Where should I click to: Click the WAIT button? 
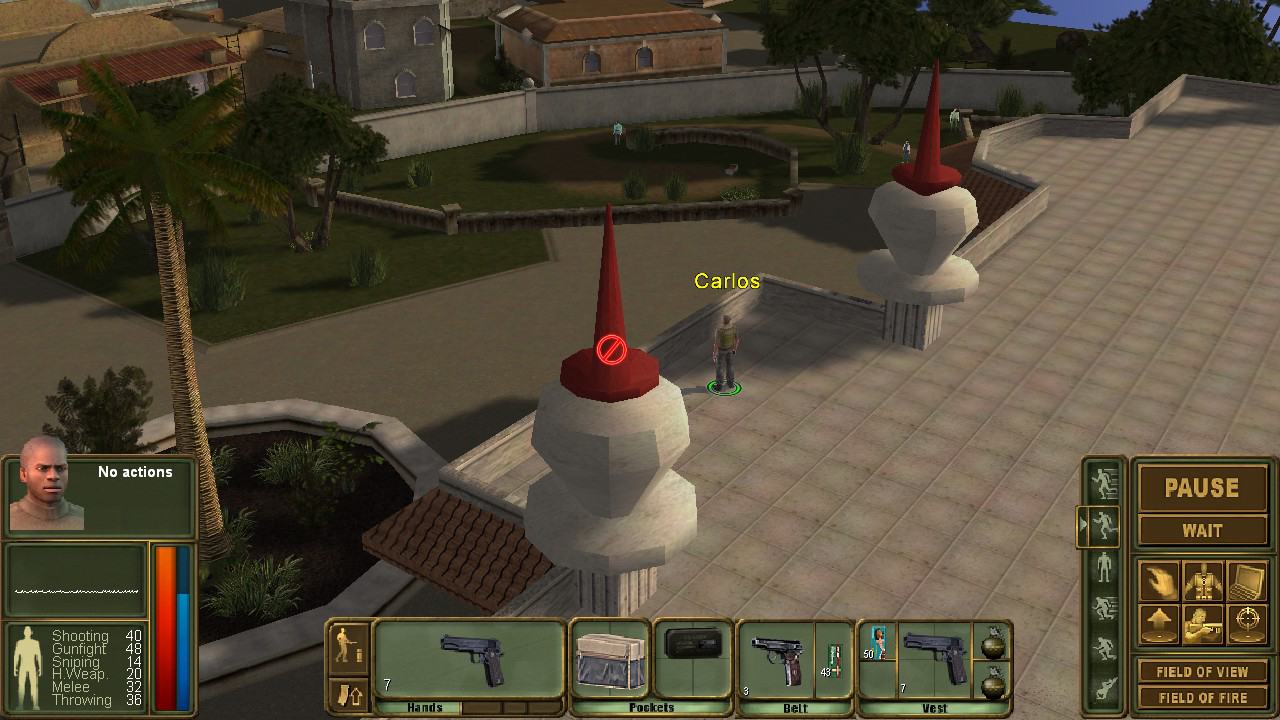pos(1202,531)
